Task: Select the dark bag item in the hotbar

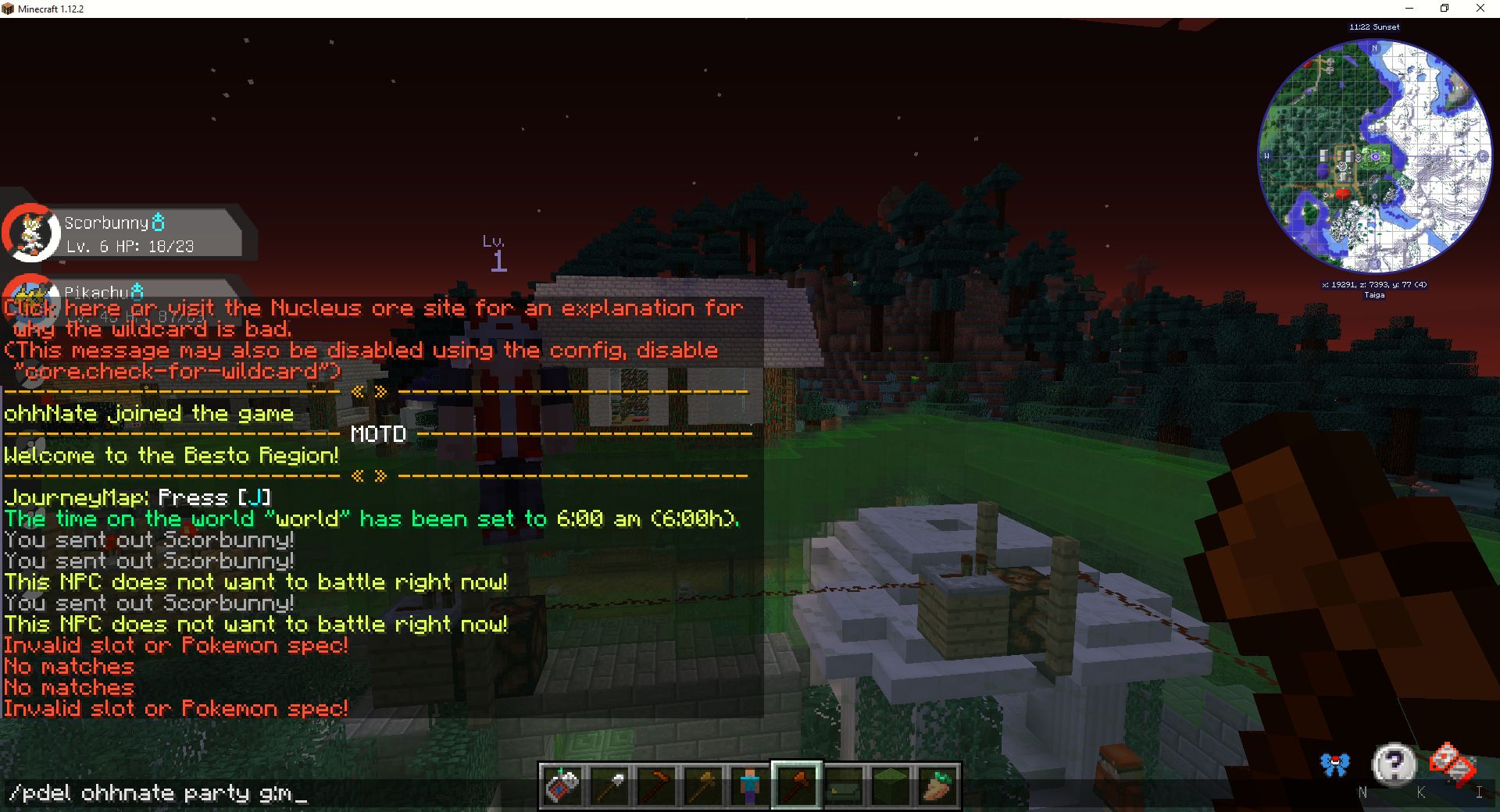Action: pyautogui.click(x=844, y=785)
